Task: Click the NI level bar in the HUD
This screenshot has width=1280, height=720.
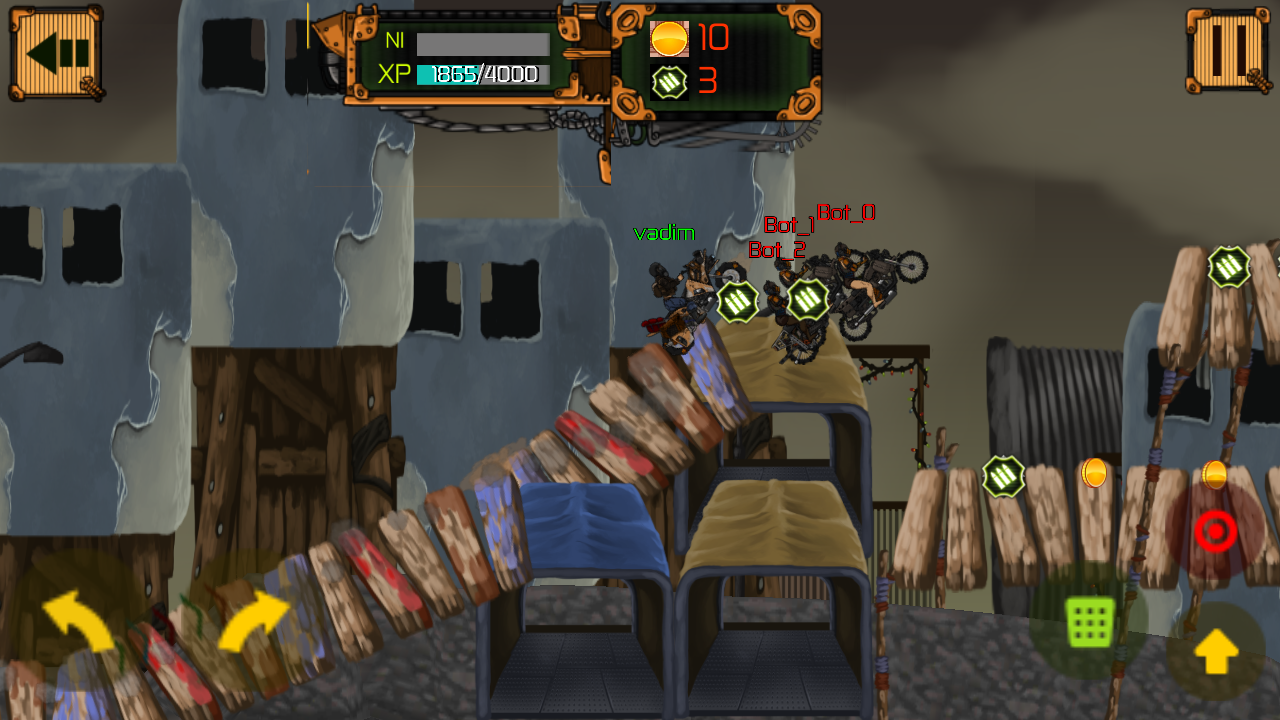Action: click(x=483, y=42)
